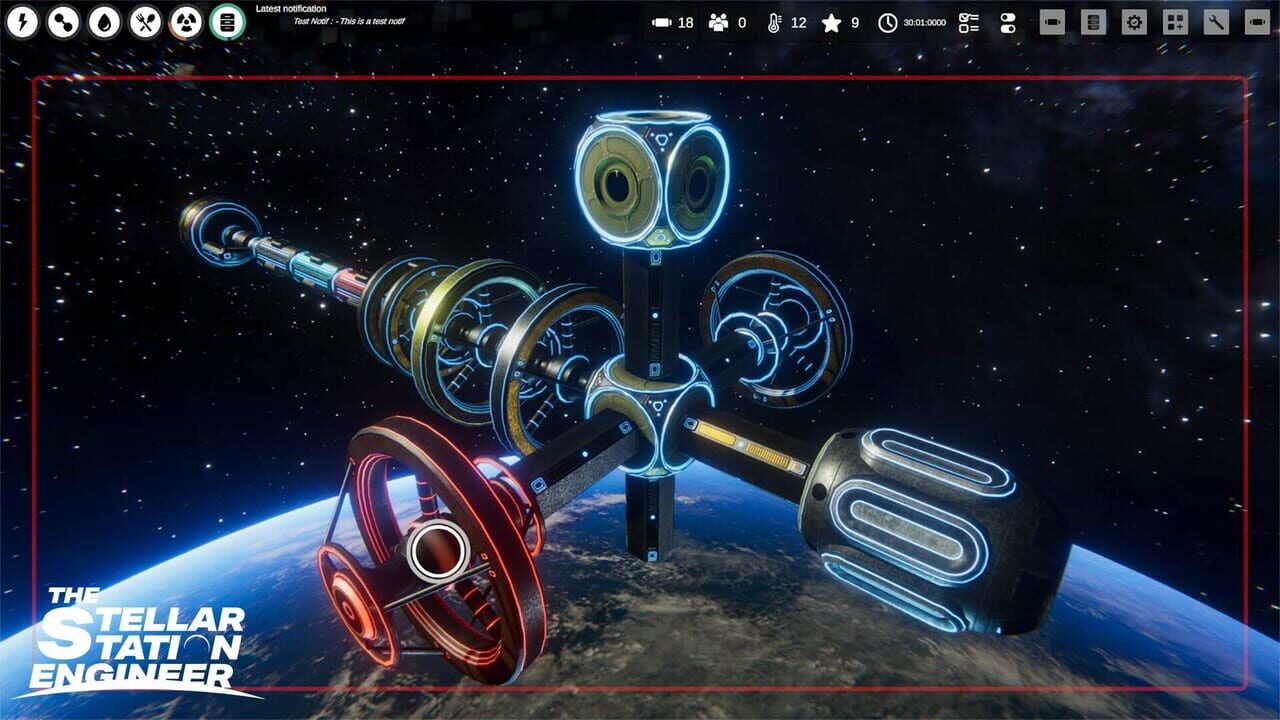
Task: Select the power (lightning bolt) resource icon
Action: point(22,21)
